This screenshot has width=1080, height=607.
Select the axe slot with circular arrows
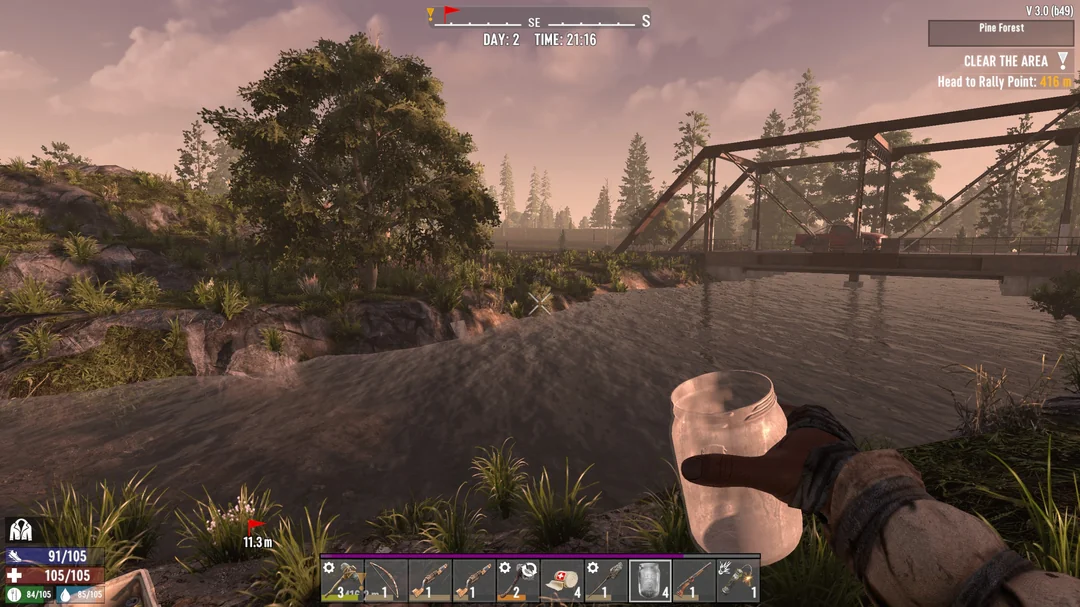tap(518, 580)
